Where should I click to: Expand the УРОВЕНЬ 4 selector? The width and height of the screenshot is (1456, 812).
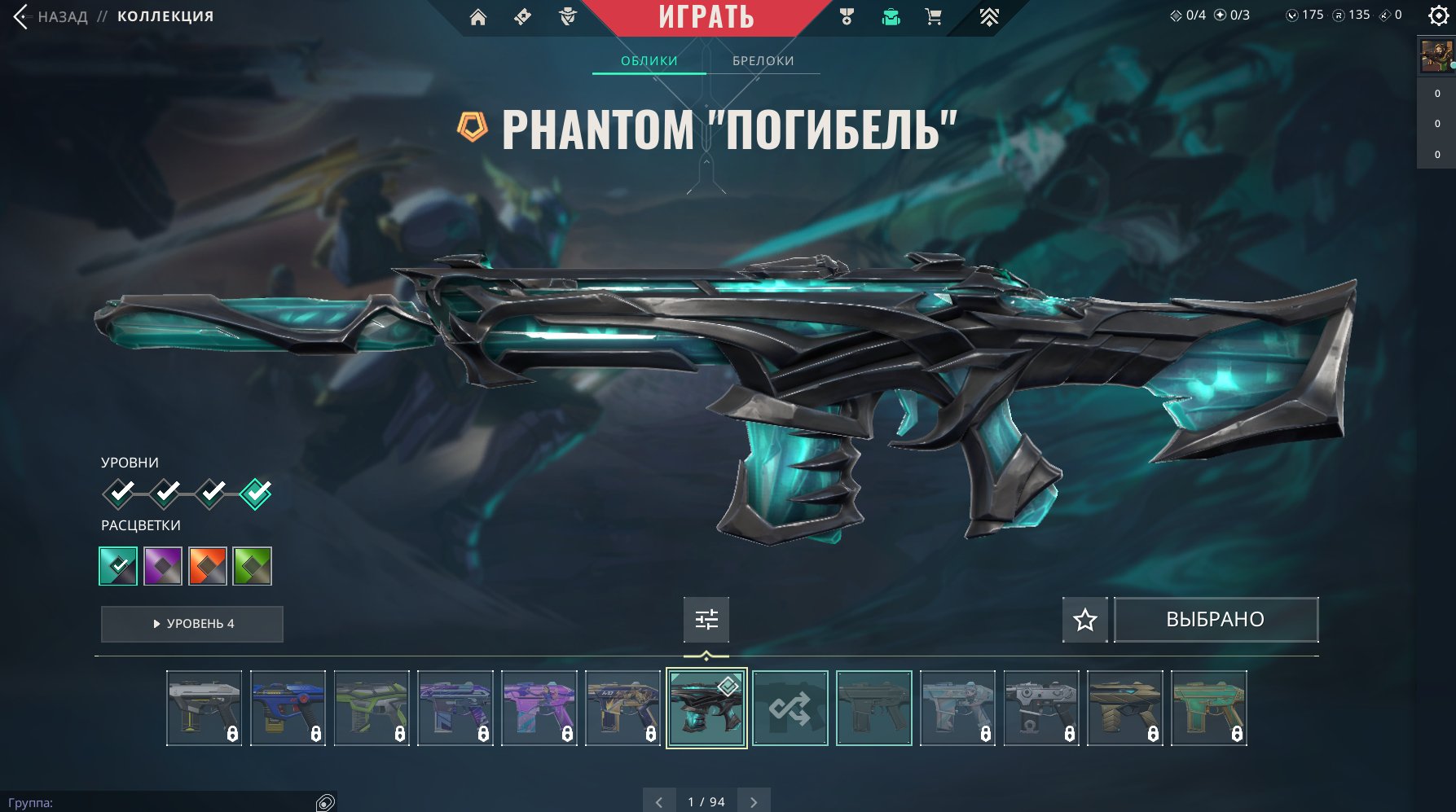[191, 624]
